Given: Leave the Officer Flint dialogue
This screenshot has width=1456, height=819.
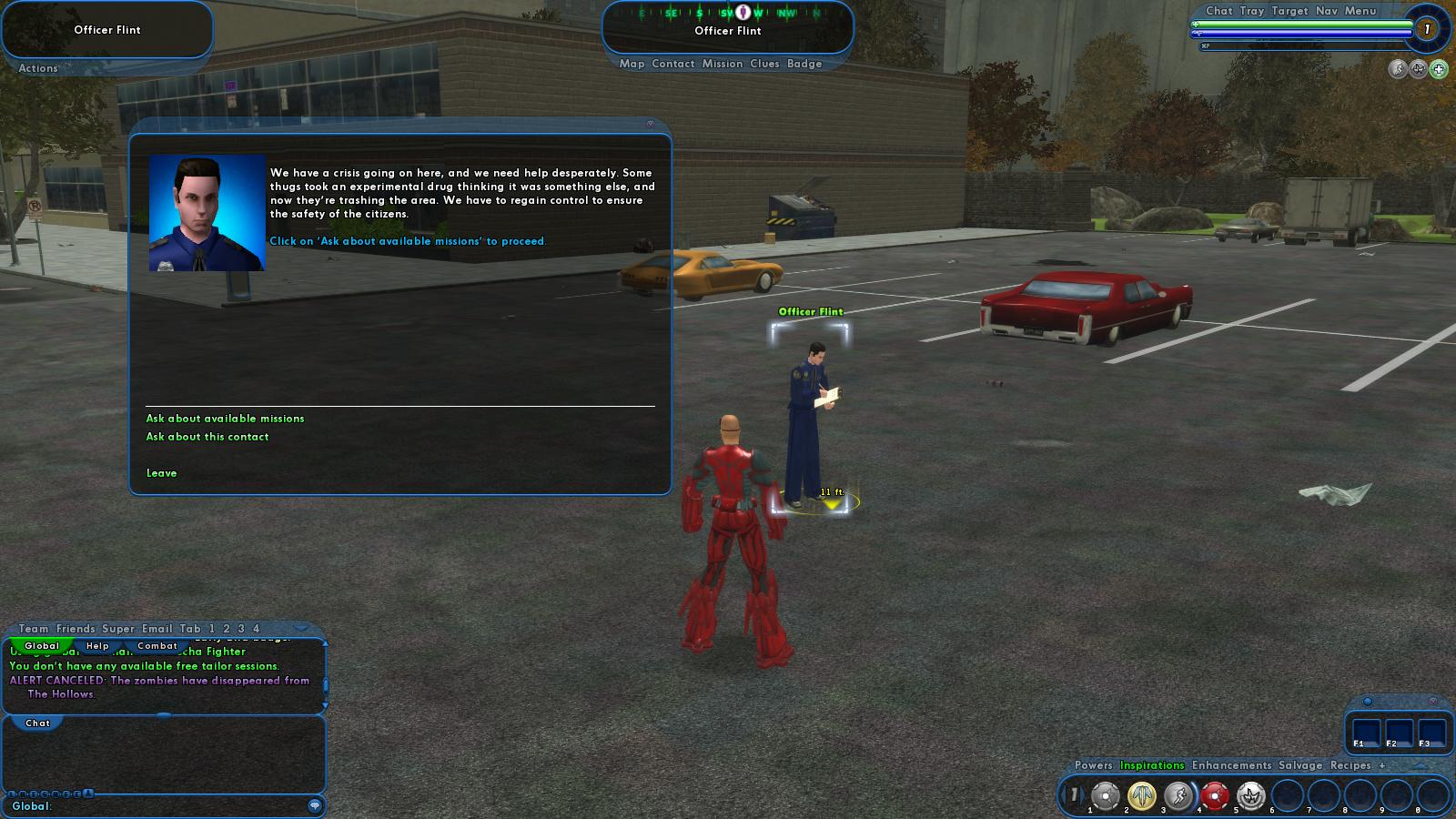Looking at the screenshot, I should (x=162, y=473).
